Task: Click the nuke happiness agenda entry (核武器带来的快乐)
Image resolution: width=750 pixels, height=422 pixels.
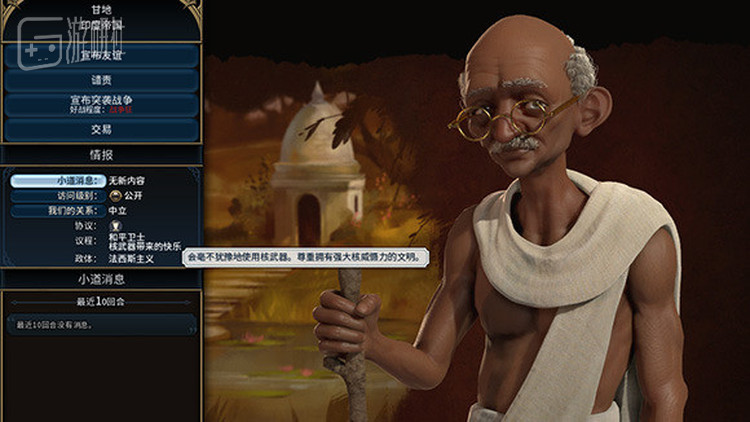Action: (145, 245)
